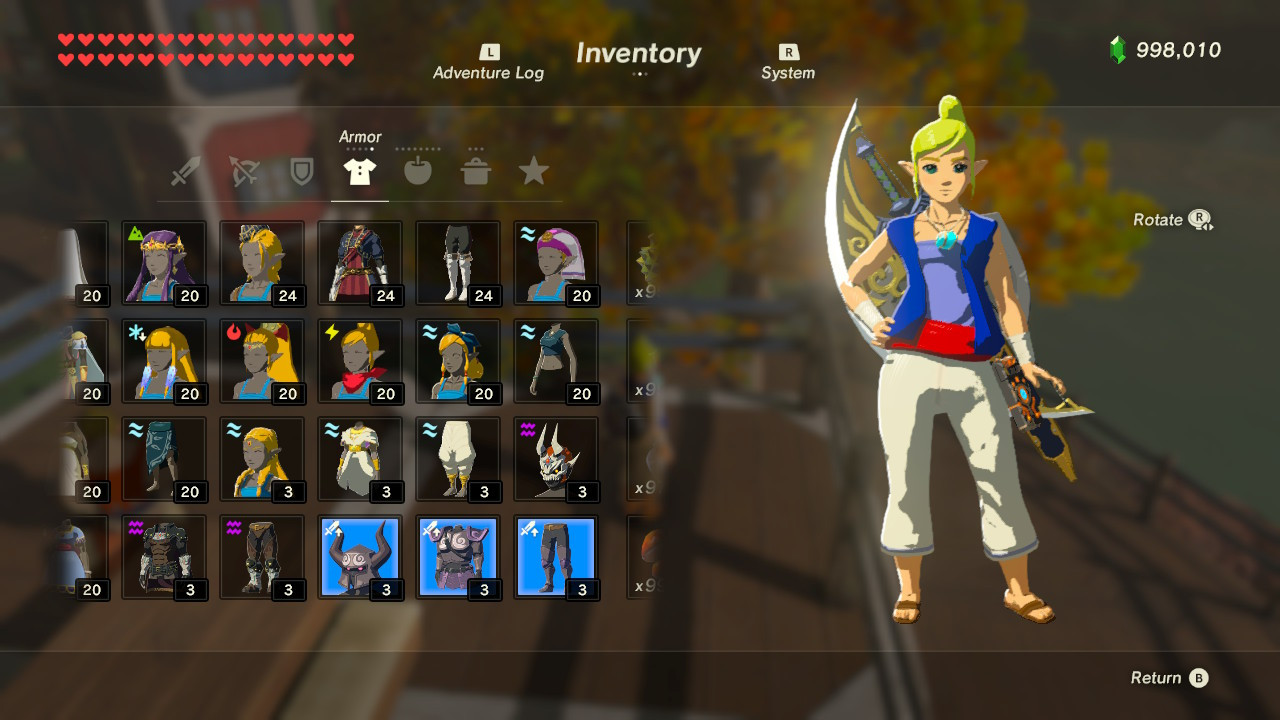This screenshot has width=1280, height=720.
Task: Open the Adventure Log with L
Action: tap(487, 60)
